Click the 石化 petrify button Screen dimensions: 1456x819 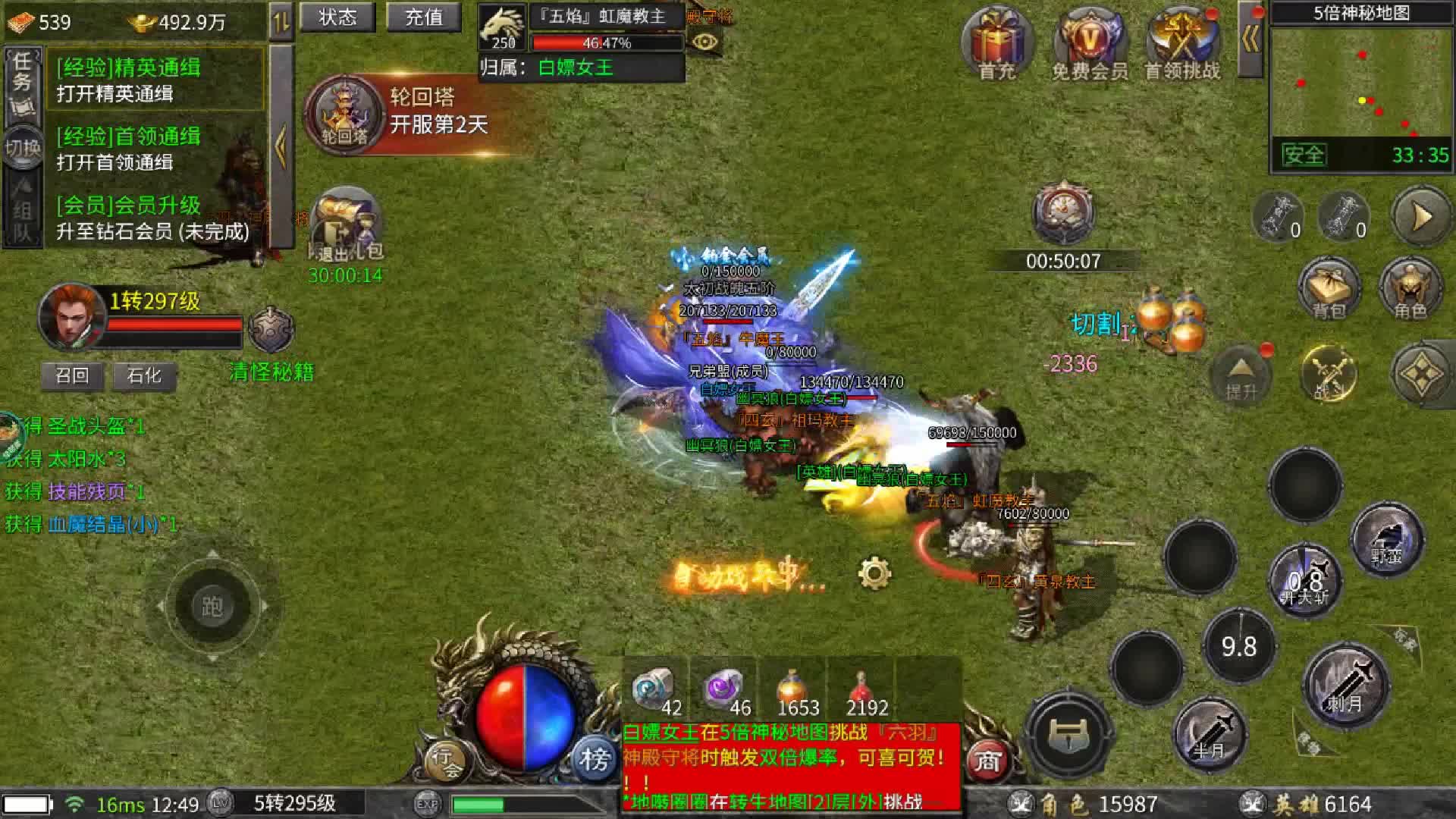(x=144, y=376)
